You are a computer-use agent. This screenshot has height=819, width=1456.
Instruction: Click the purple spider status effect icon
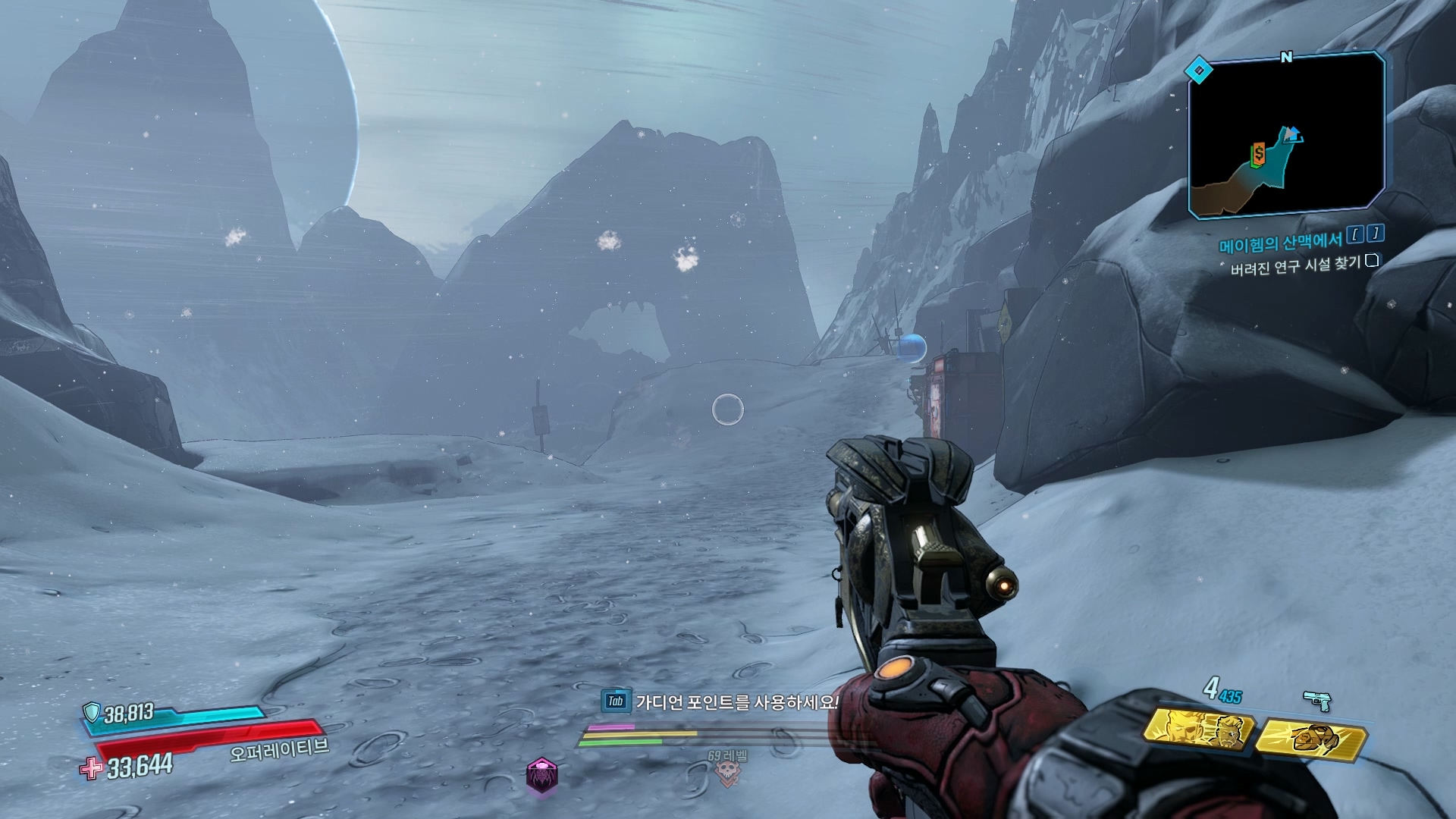click(x=541, y=776)
